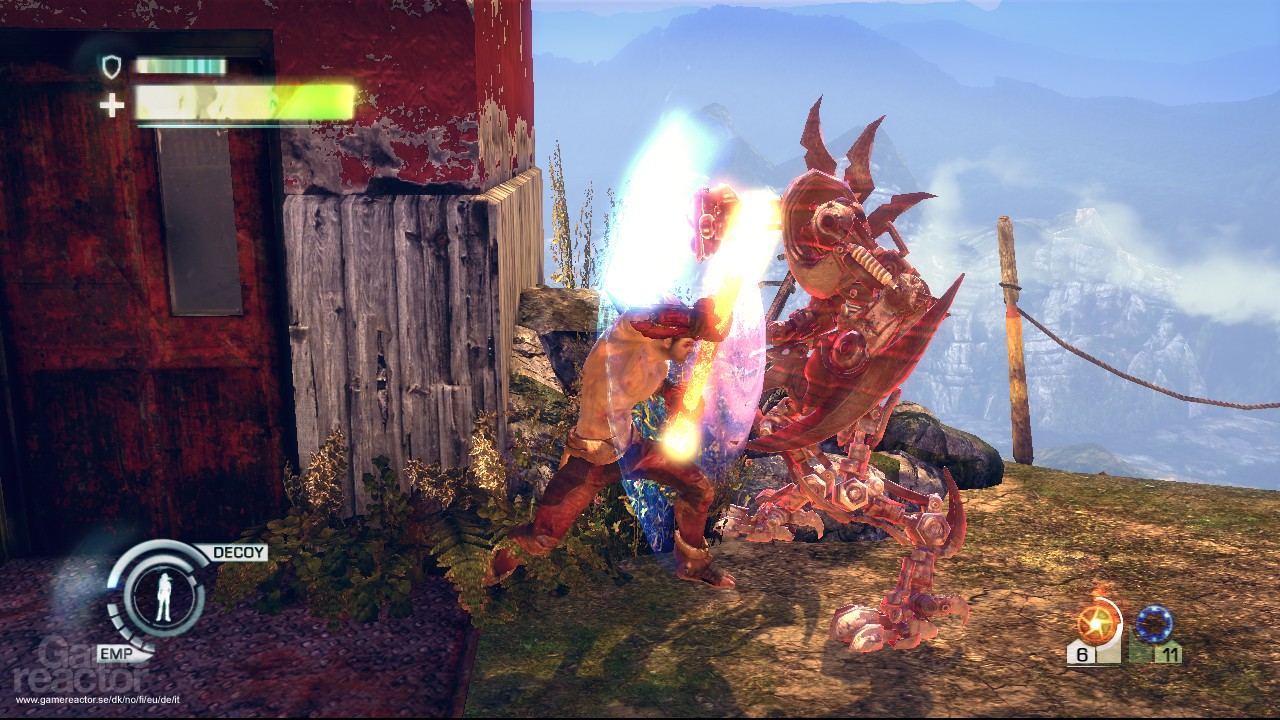Select the shield icon in the HUD
Image resolution: width=1280 pixels, height=720 pixels.
[x=110, y=65]
